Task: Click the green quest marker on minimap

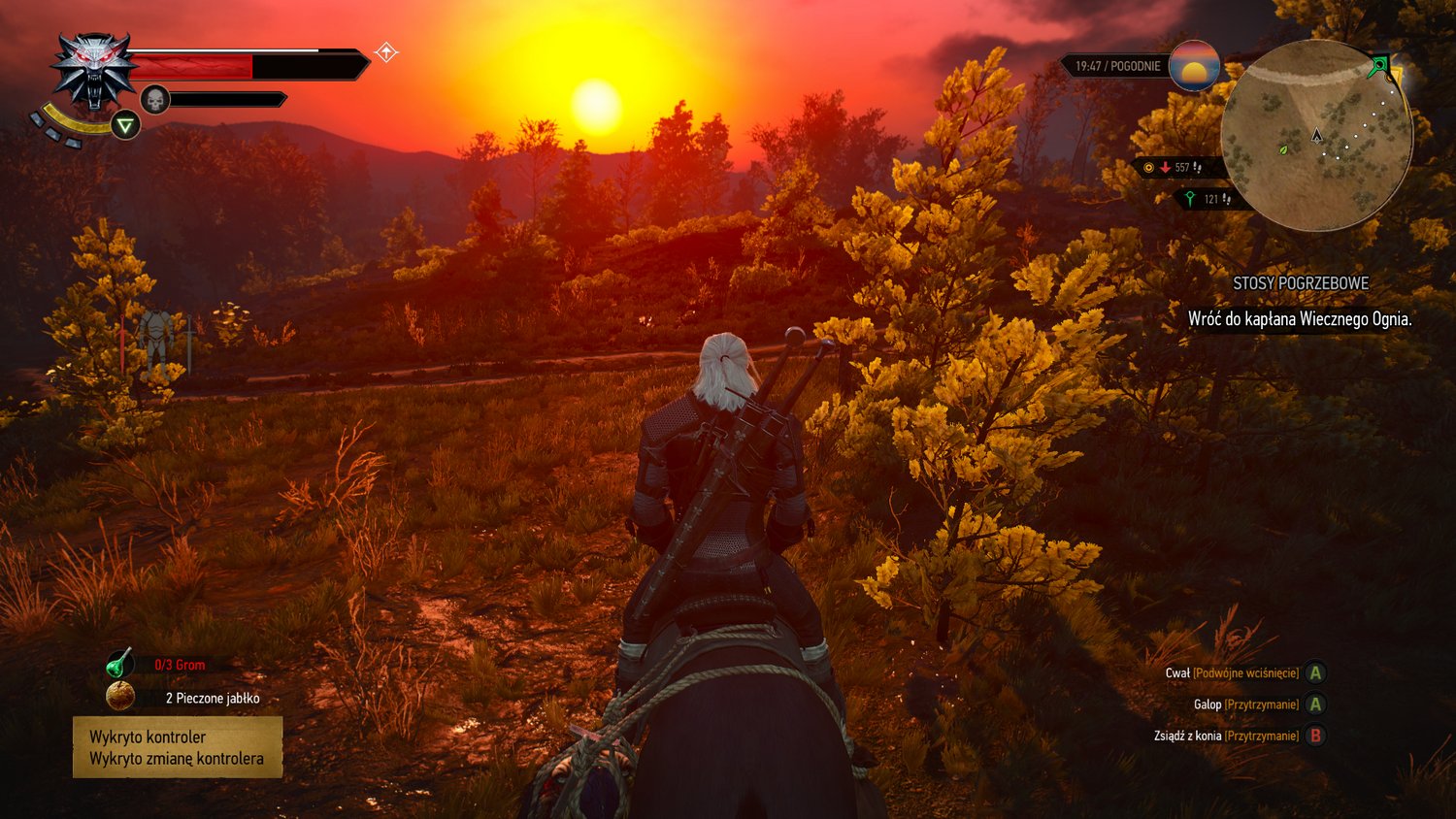Action: (1378, 67)
